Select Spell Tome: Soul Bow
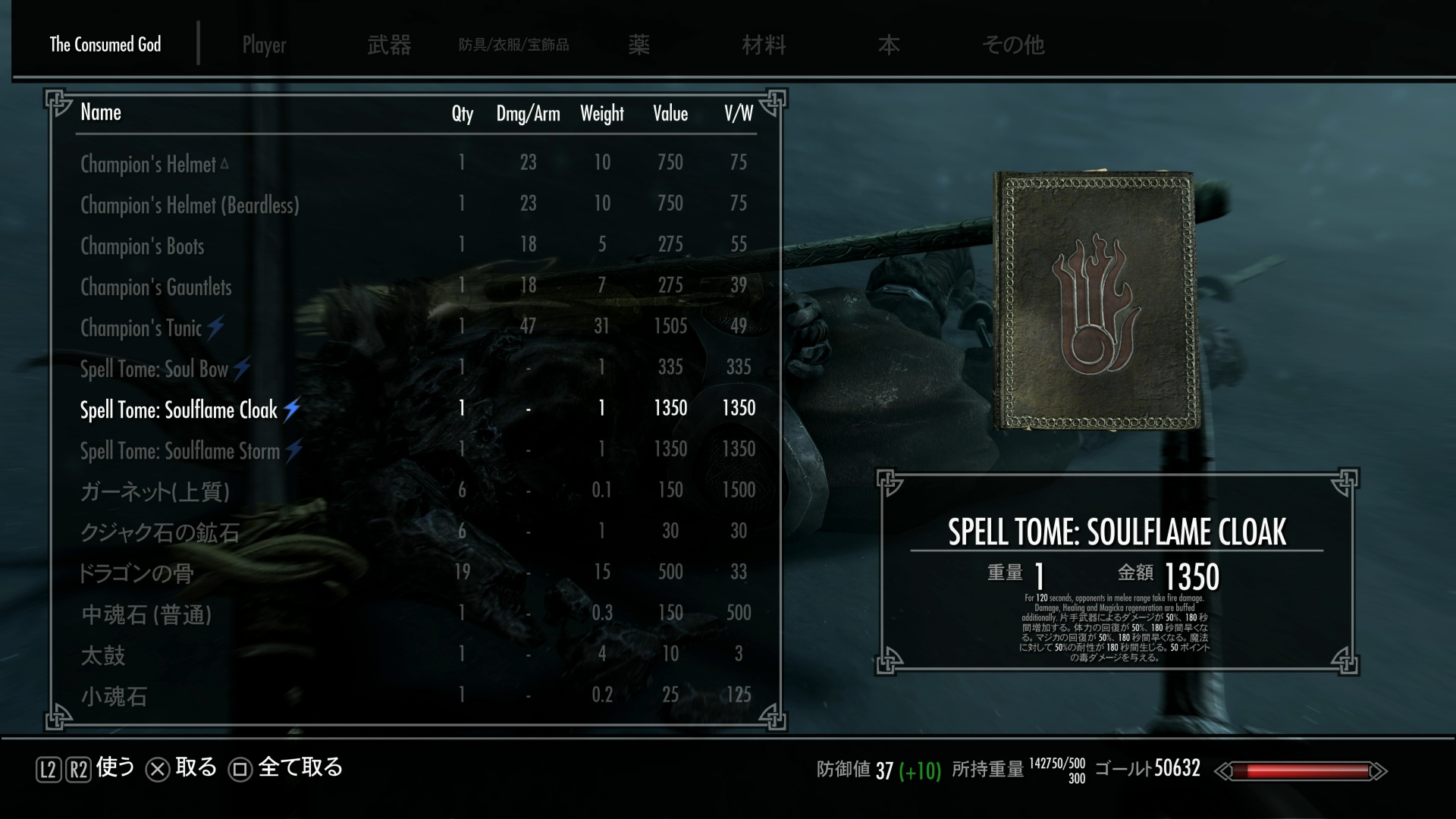Screen dimensions: 1456x819 [155, 369]
